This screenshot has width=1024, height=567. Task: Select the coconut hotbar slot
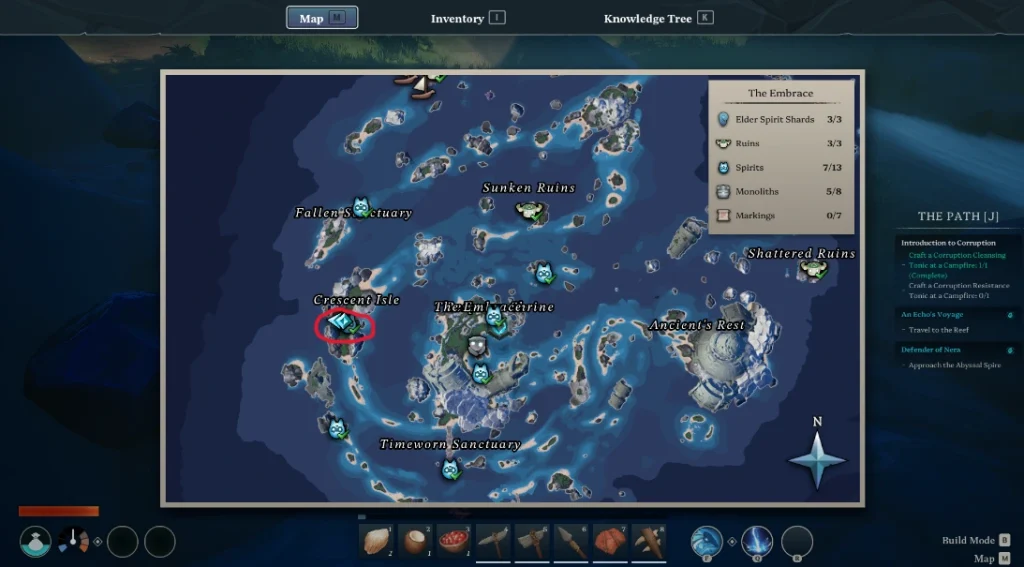(x=415, y=540)
